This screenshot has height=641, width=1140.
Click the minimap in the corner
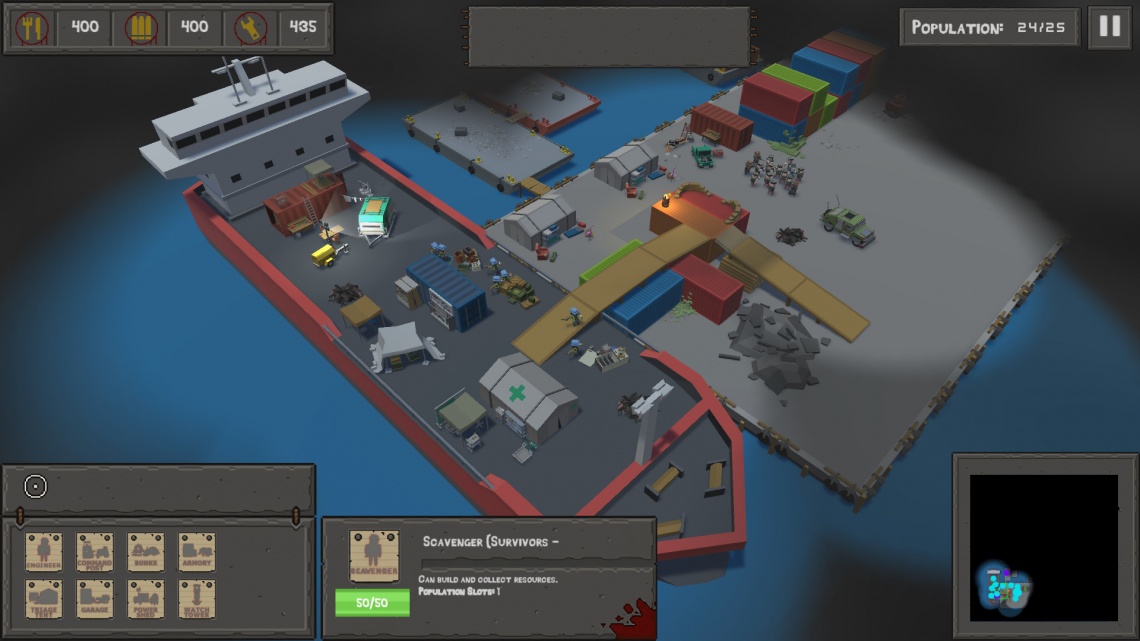[1043, 547]
